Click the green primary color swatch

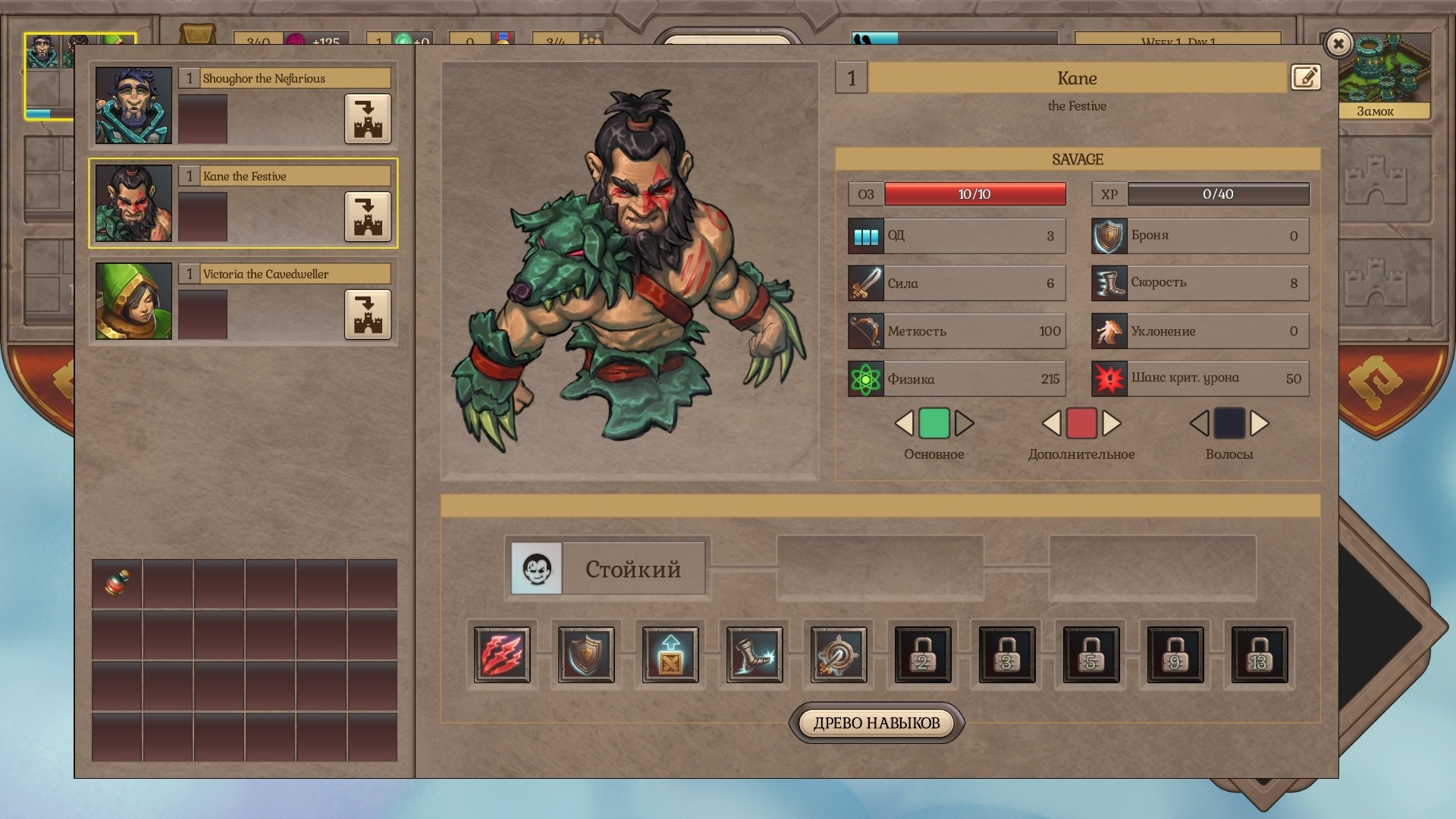click(x=934, y=423)
